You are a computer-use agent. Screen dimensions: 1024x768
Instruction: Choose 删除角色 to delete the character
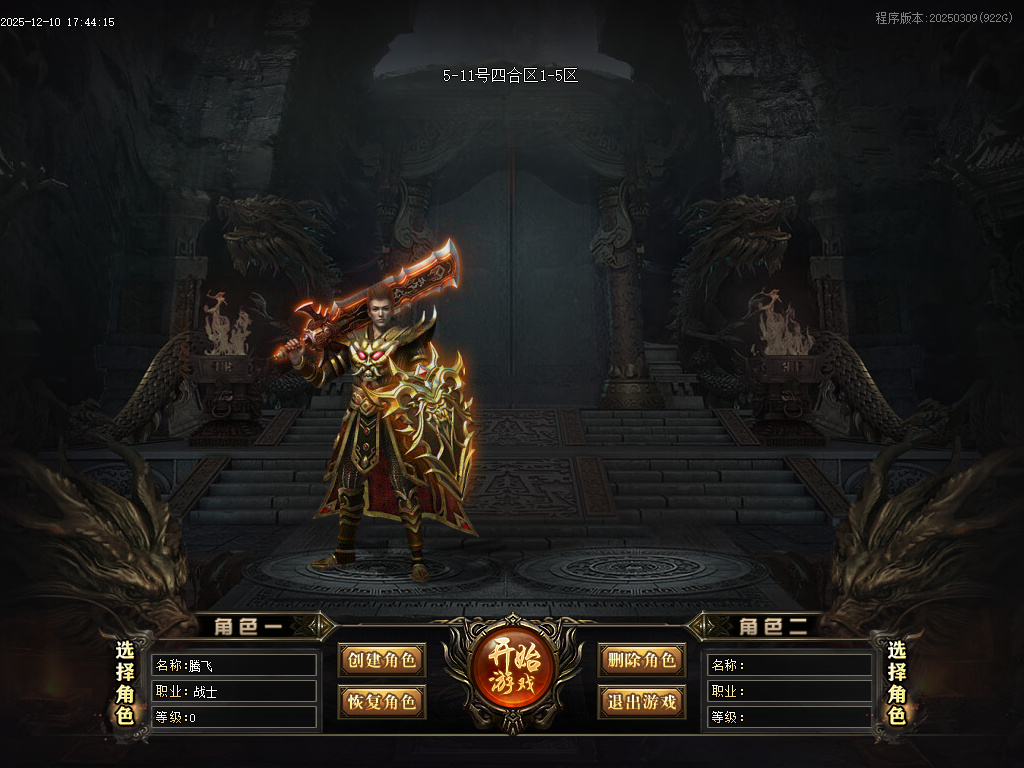[642, 661]
